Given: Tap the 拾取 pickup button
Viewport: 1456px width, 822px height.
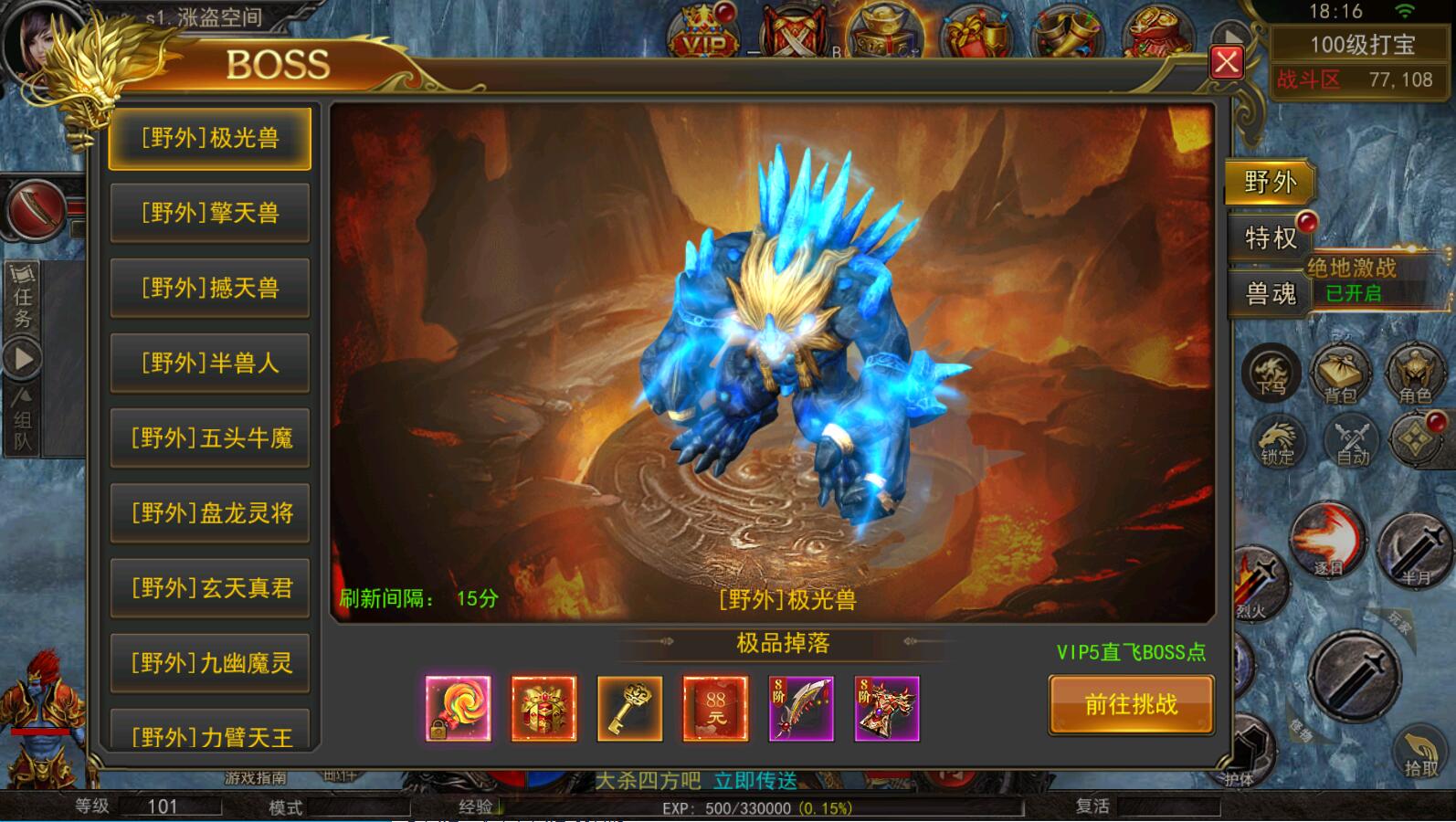Looking at the screenshot, I should click(1420, 753).
